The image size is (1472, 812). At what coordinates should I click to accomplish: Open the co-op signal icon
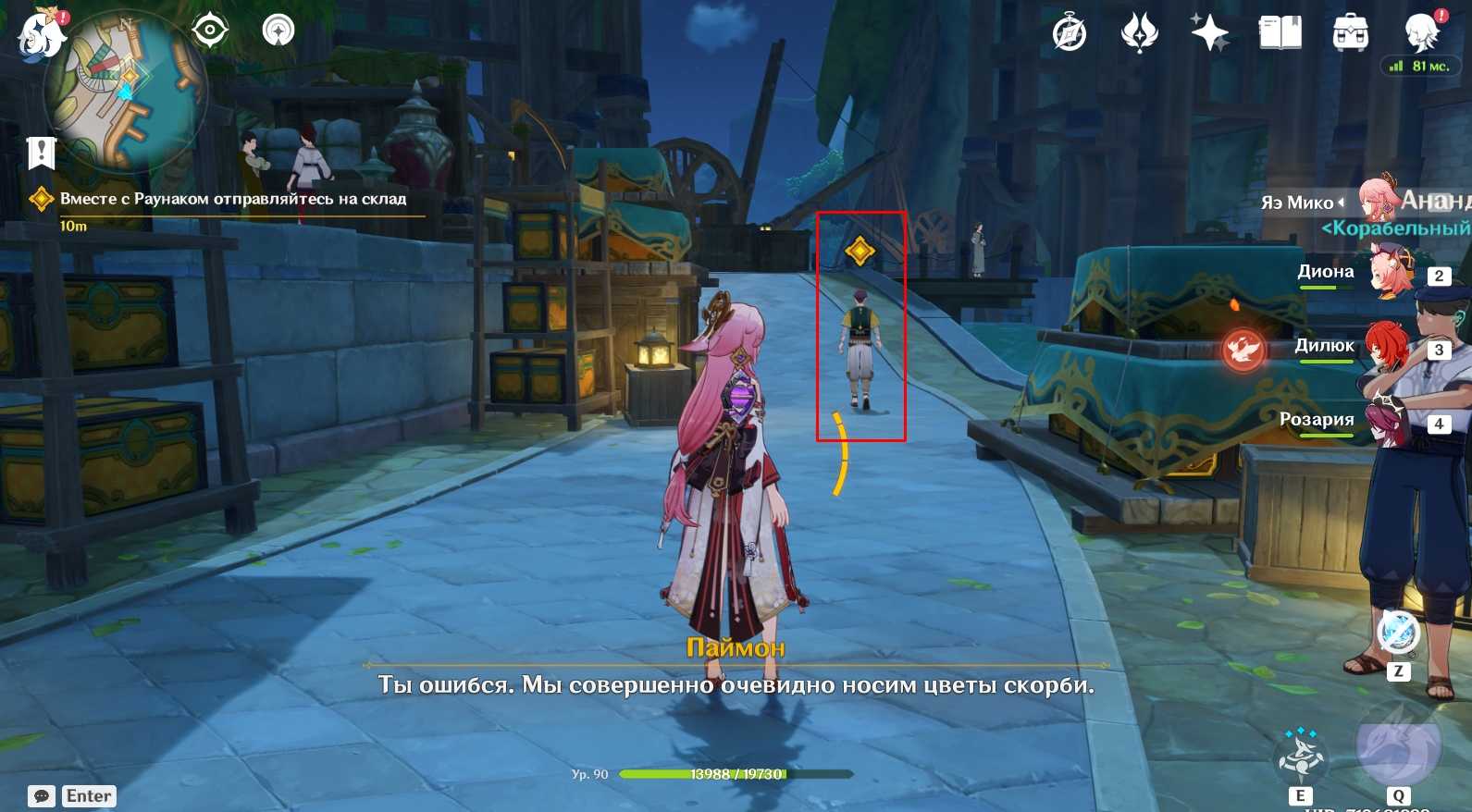coord(278,31)
